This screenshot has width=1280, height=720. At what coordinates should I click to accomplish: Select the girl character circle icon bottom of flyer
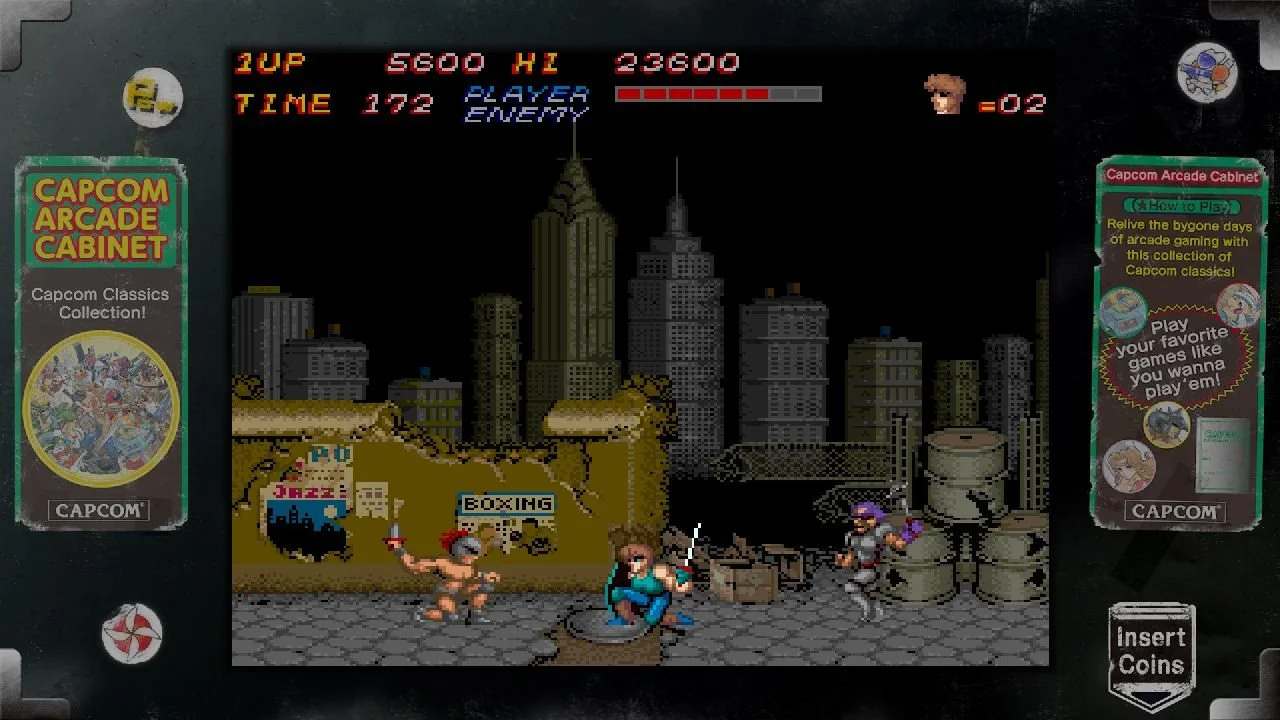[1127, 465]
